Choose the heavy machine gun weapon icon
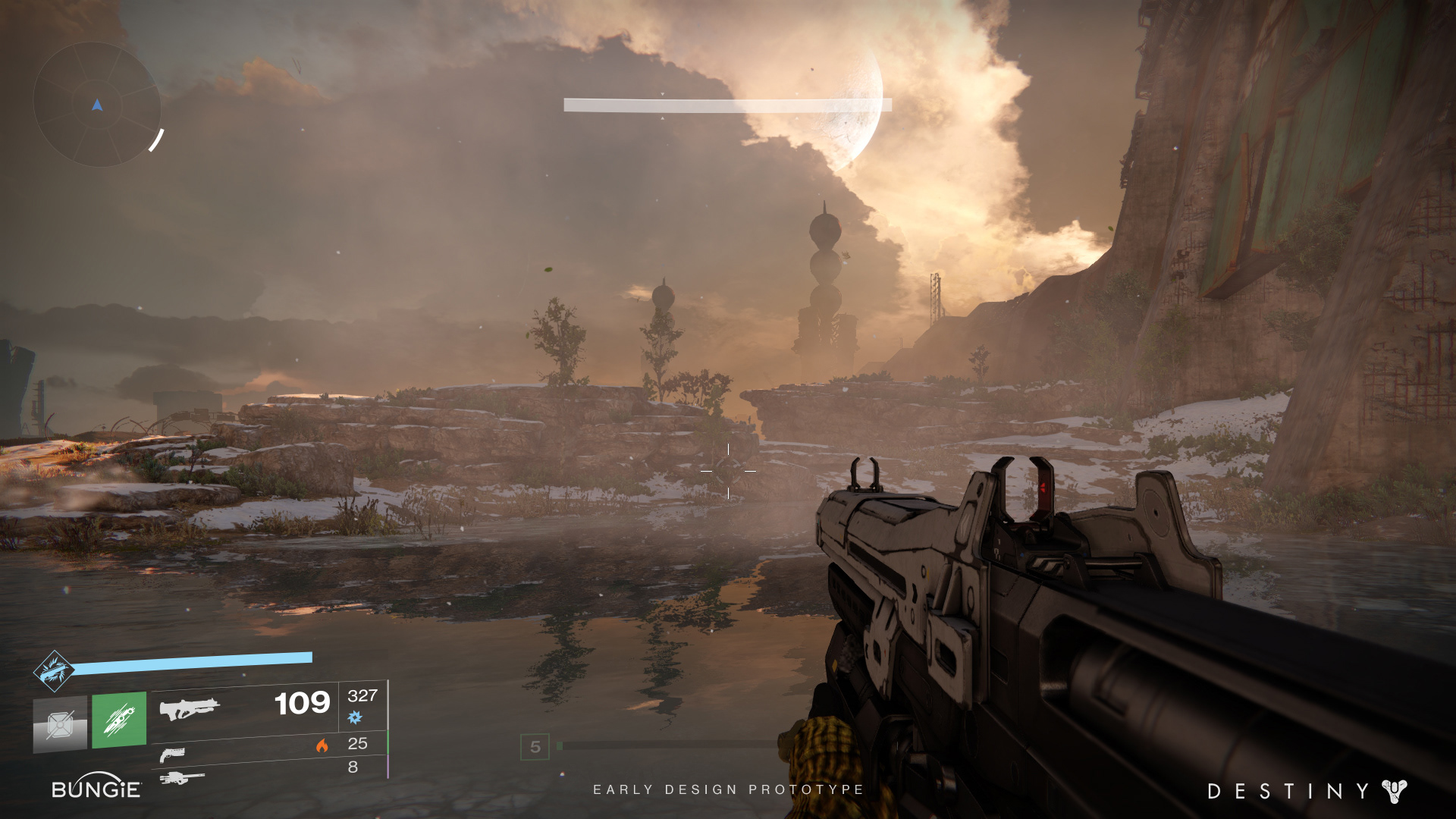The image size is (1456, 819). (182, 778)
